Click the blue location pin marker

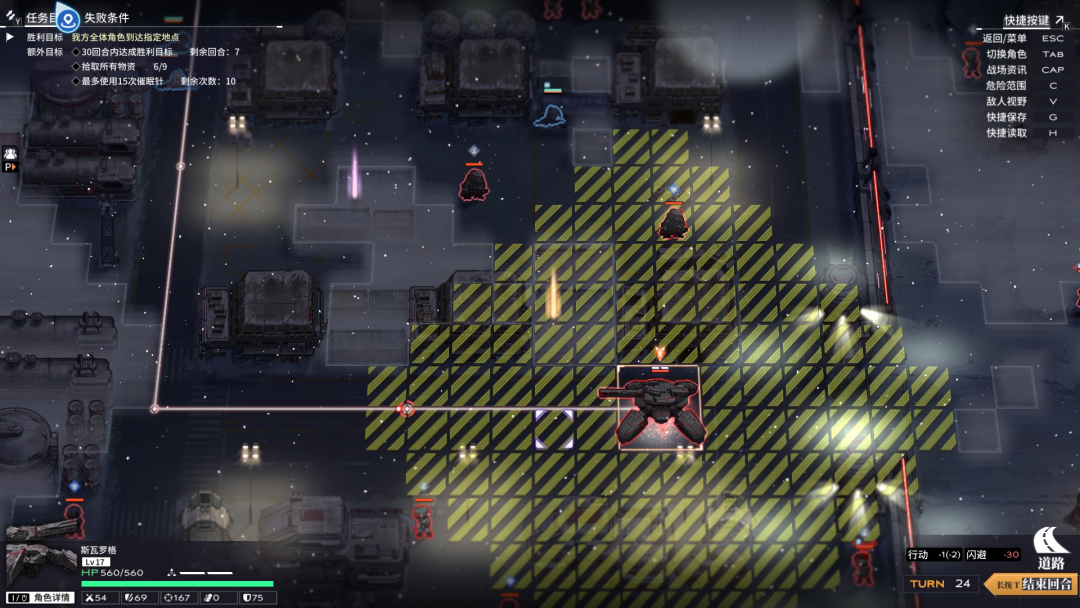click(x=68, y=17)
